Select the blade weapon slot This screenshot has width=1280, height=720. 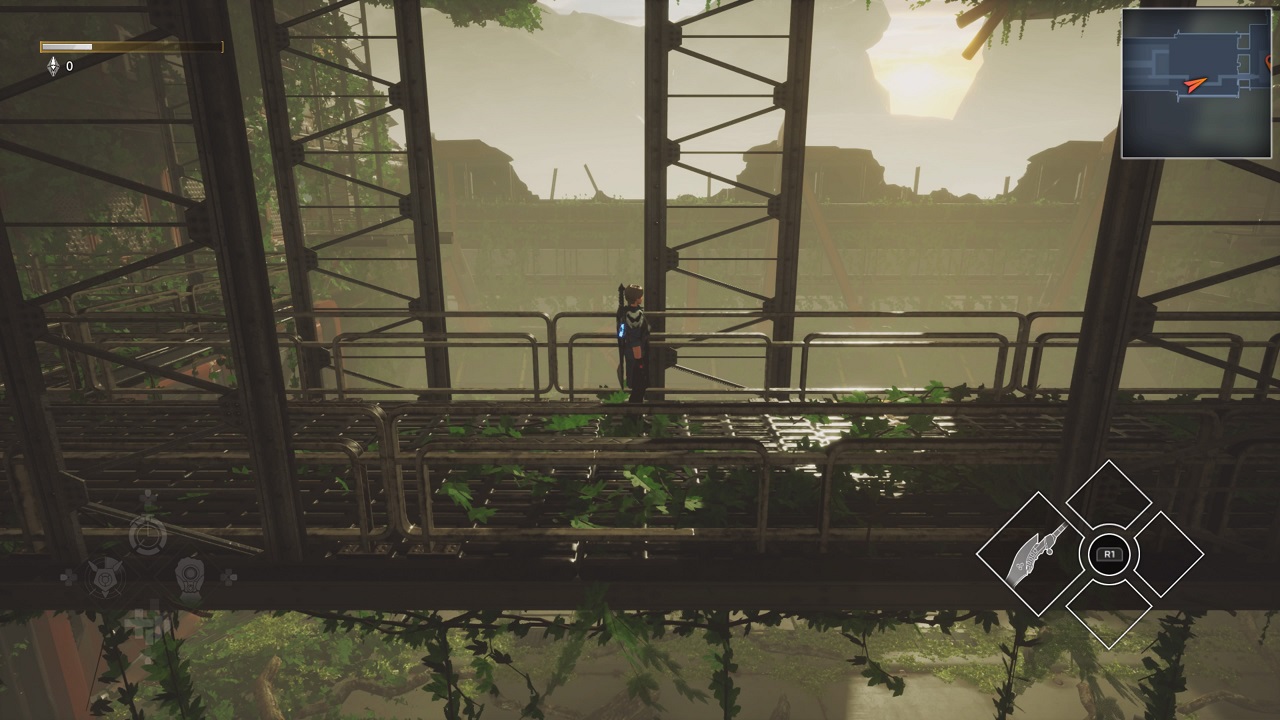pyautogui.click(x=1031, y=553)
